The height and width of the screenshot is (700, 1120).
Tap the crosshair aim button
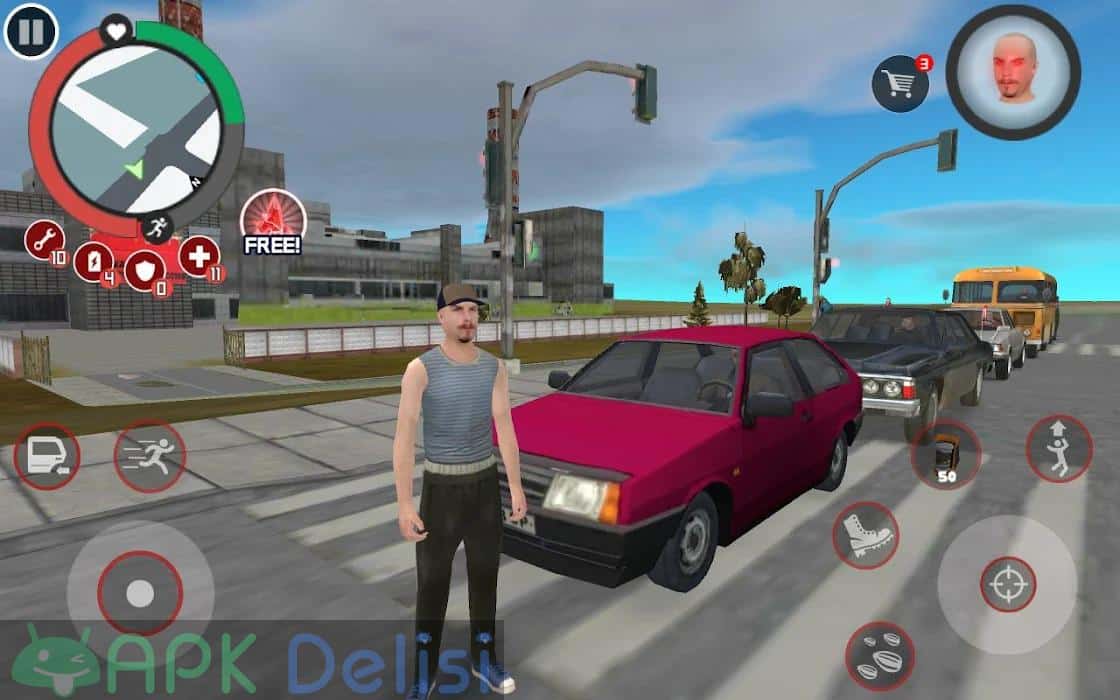[1008, 584]
